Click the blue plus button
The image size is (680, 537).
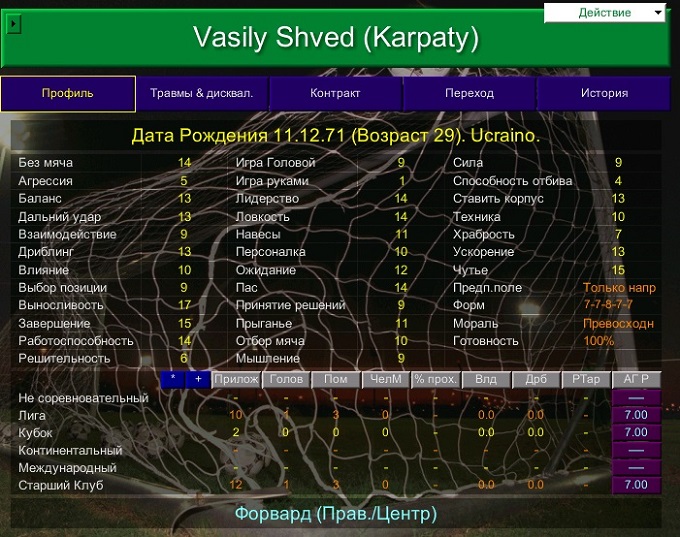198,380
